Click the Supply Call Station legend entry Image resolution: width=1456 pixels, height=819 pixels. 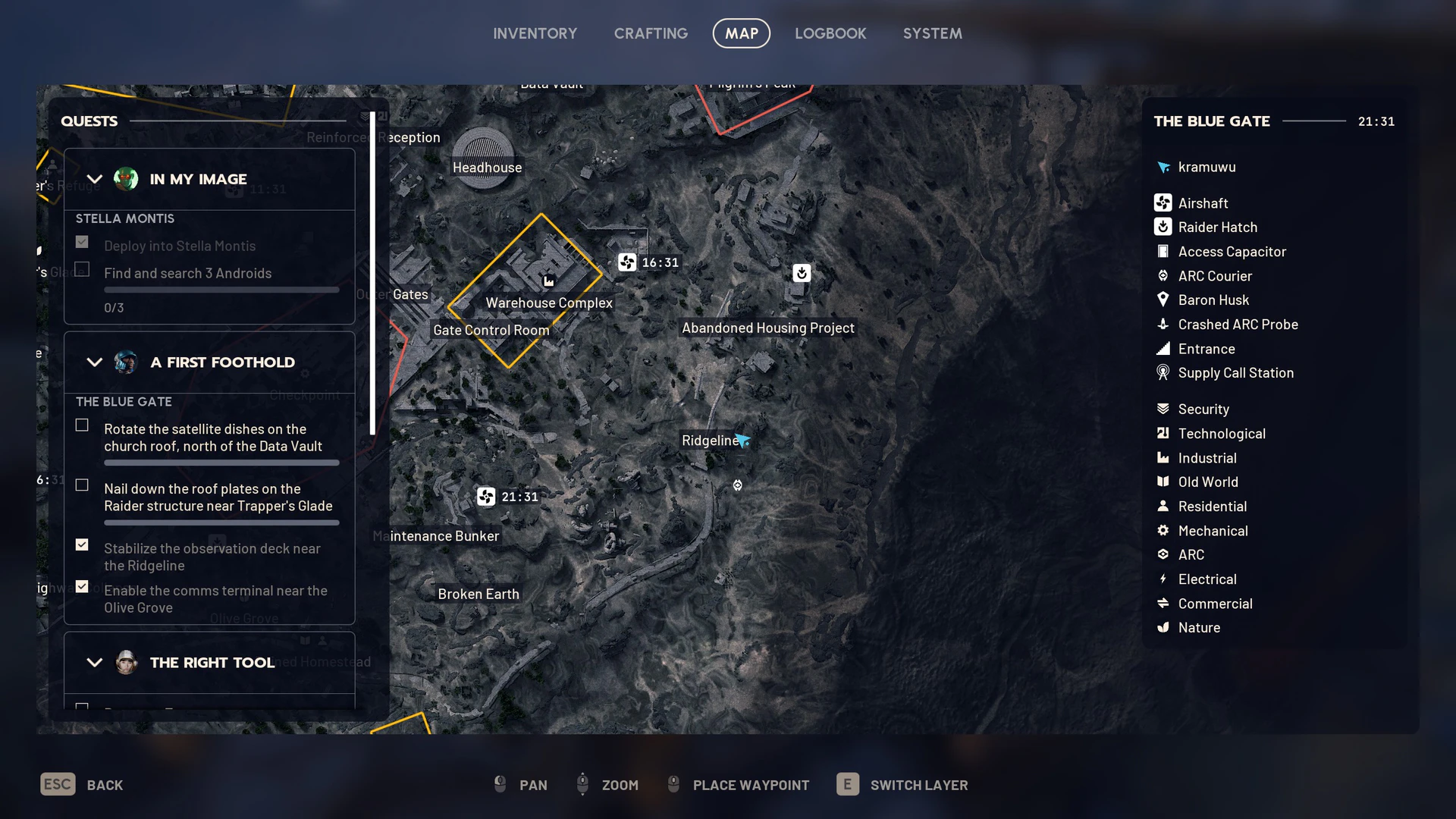pyautogui.click(x=1235, y=373)
